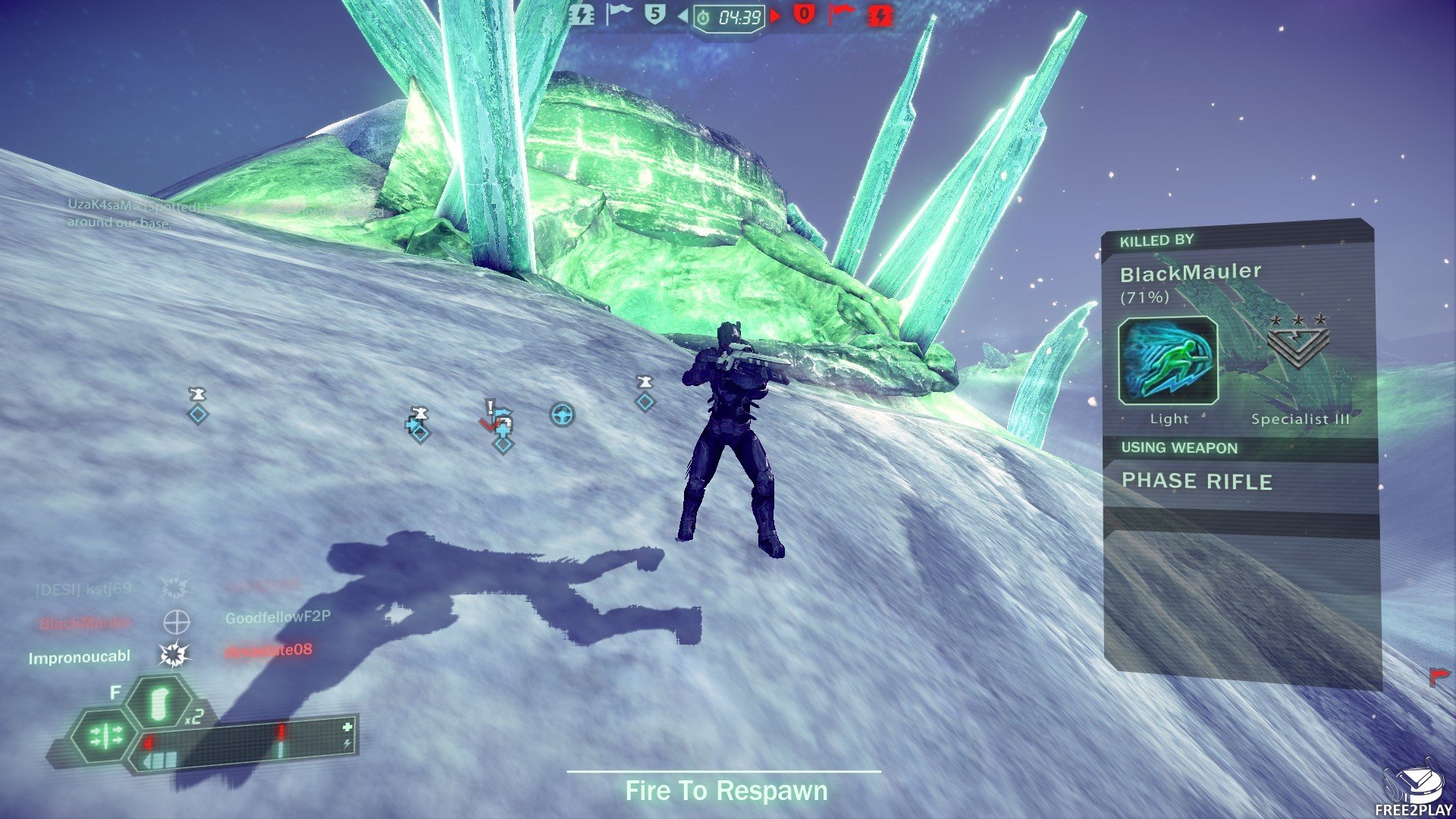The image size is (1456, 819).
Task: Click the Fire To Respawn prompt
Action: [726, 791]
